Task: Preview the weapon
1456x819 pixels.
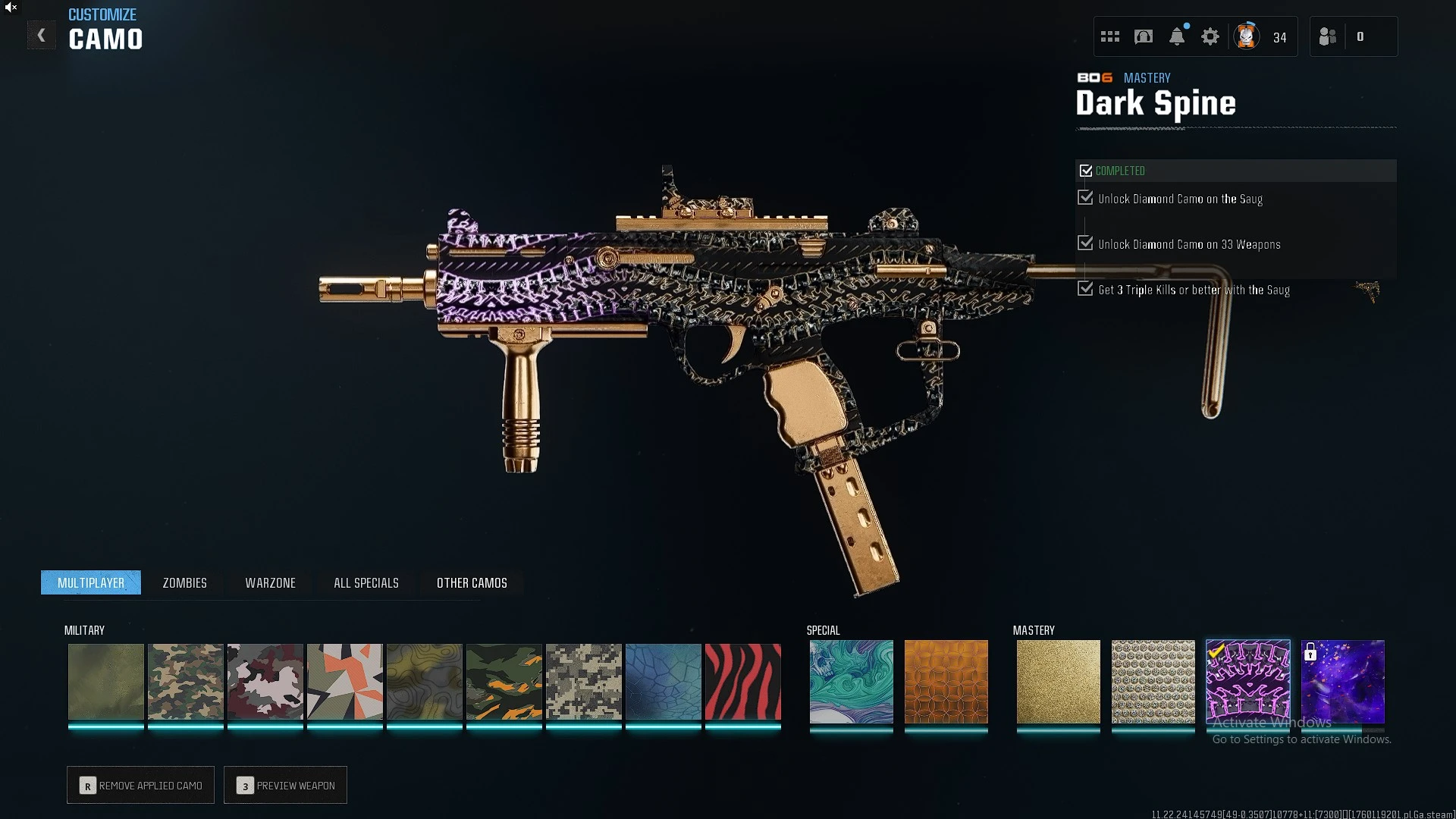Action: coord(285,785)
